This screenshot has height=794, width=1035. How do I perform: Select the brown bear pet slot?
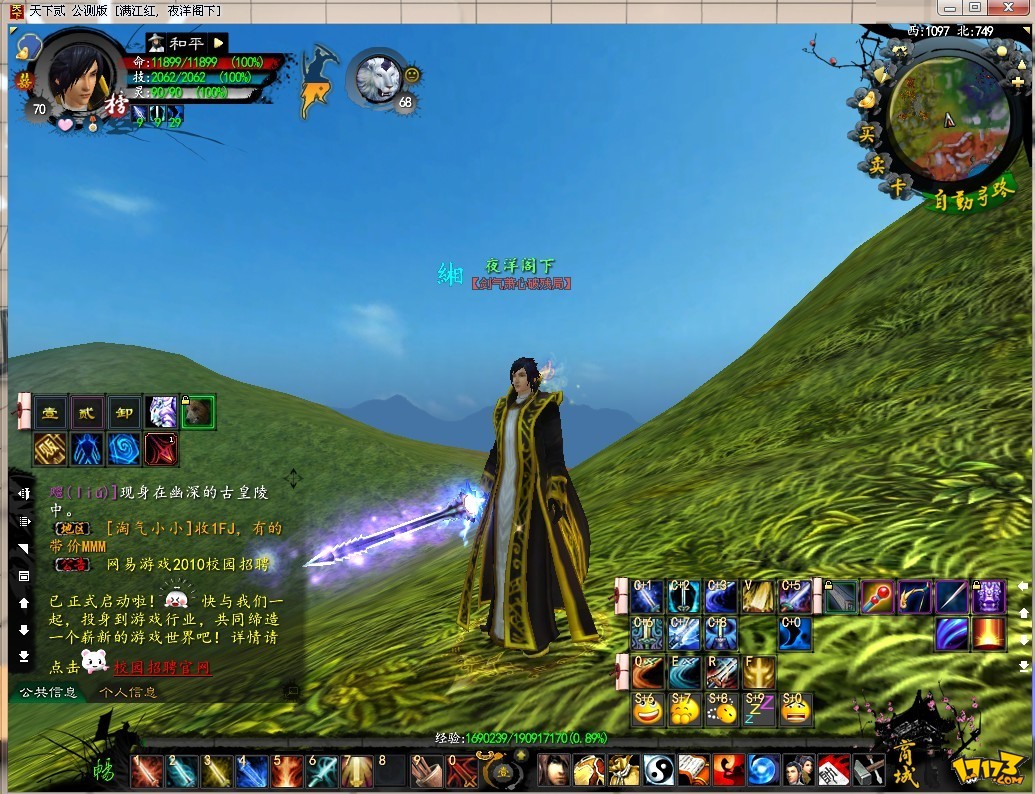(199, 412)
